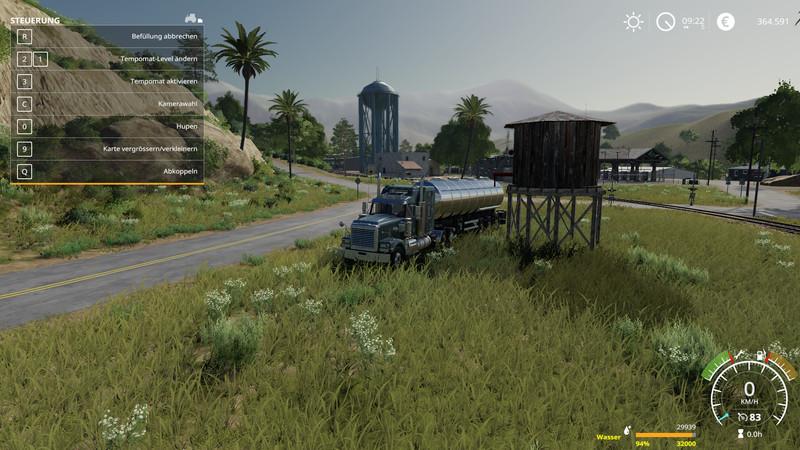Screen dimensions: 800x450
Task: Click the fuel pump icon on the gauge
Action: pos(762,353)
